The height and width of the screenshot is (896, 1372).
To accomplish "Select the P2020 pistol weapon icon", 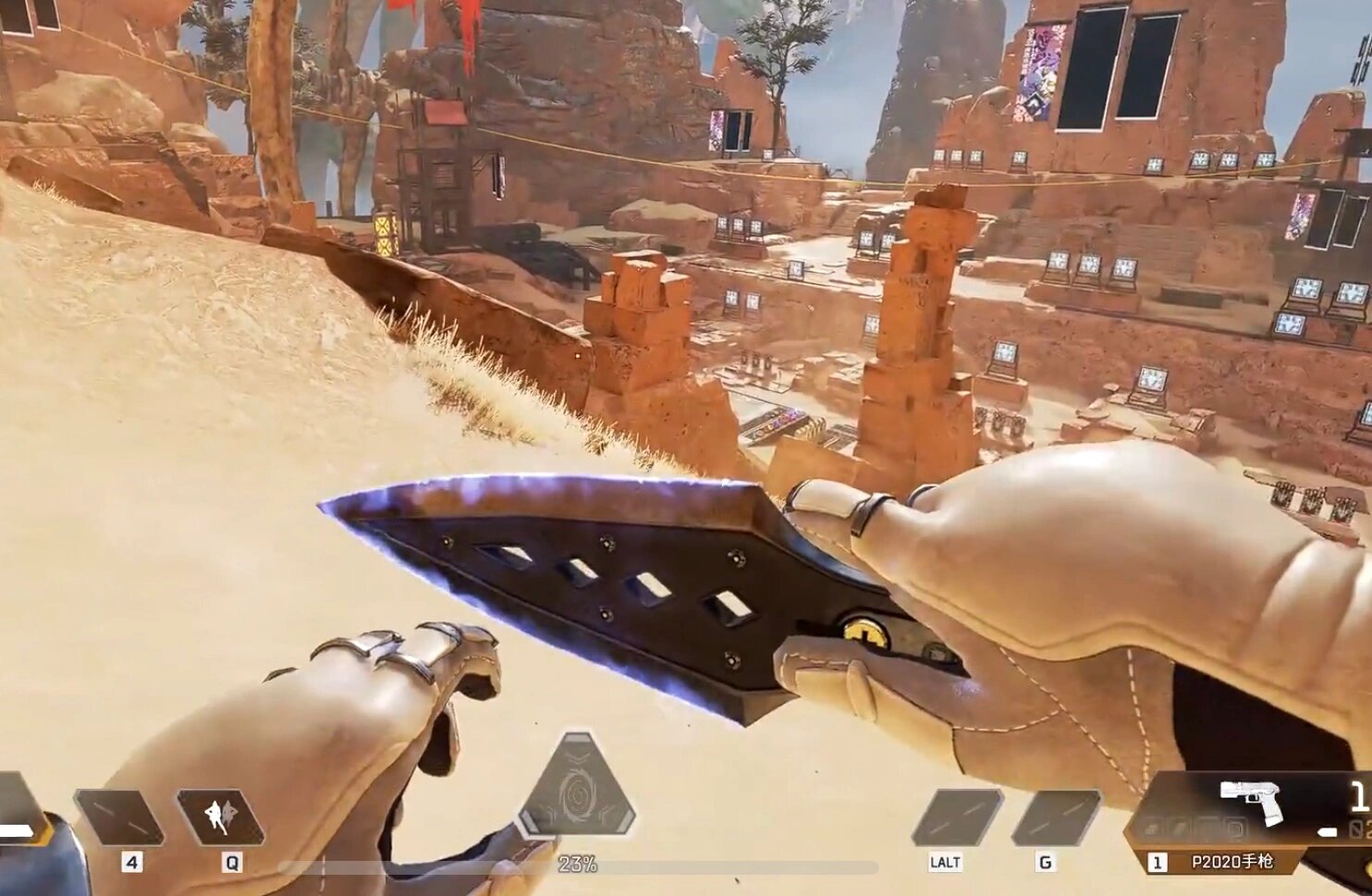I will tap(1252, 799).
